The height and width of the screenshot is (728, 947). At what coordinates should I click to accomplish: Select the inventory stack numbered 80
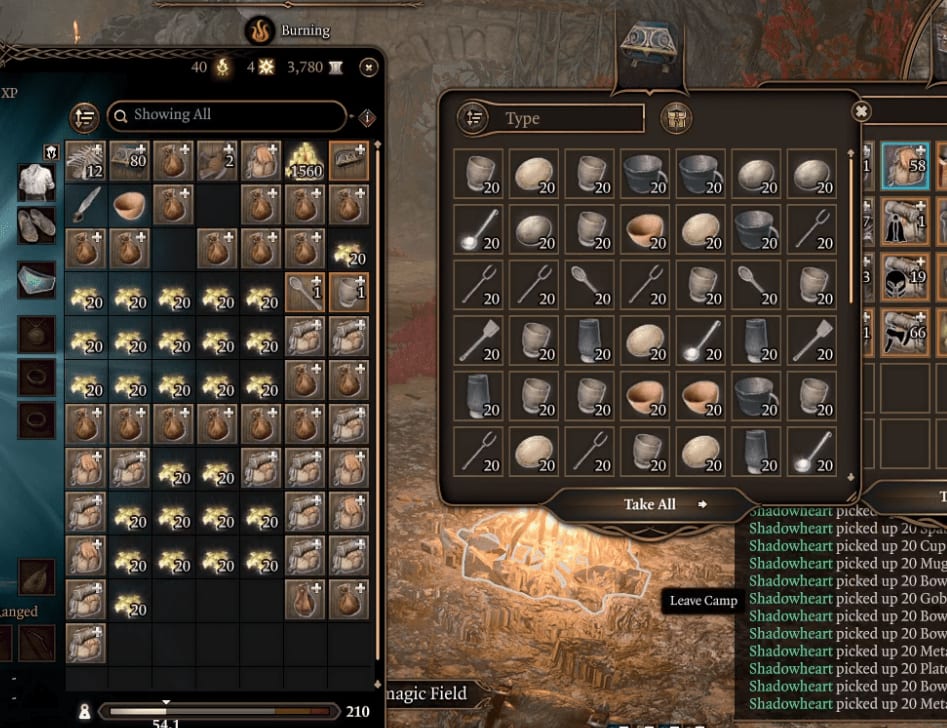(130, 161)
